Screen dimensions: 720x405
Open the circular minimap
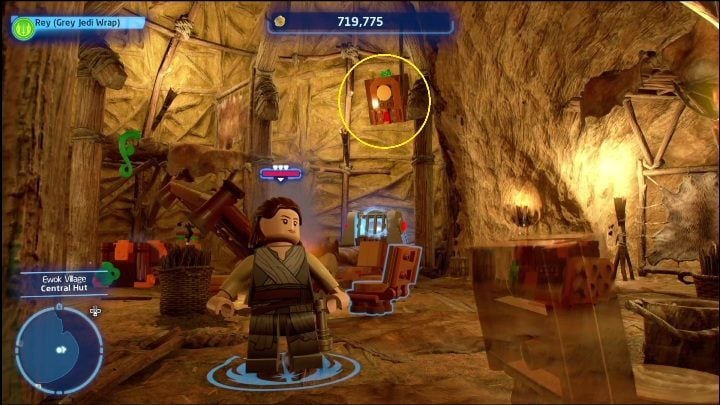click(x=58, y=350)
